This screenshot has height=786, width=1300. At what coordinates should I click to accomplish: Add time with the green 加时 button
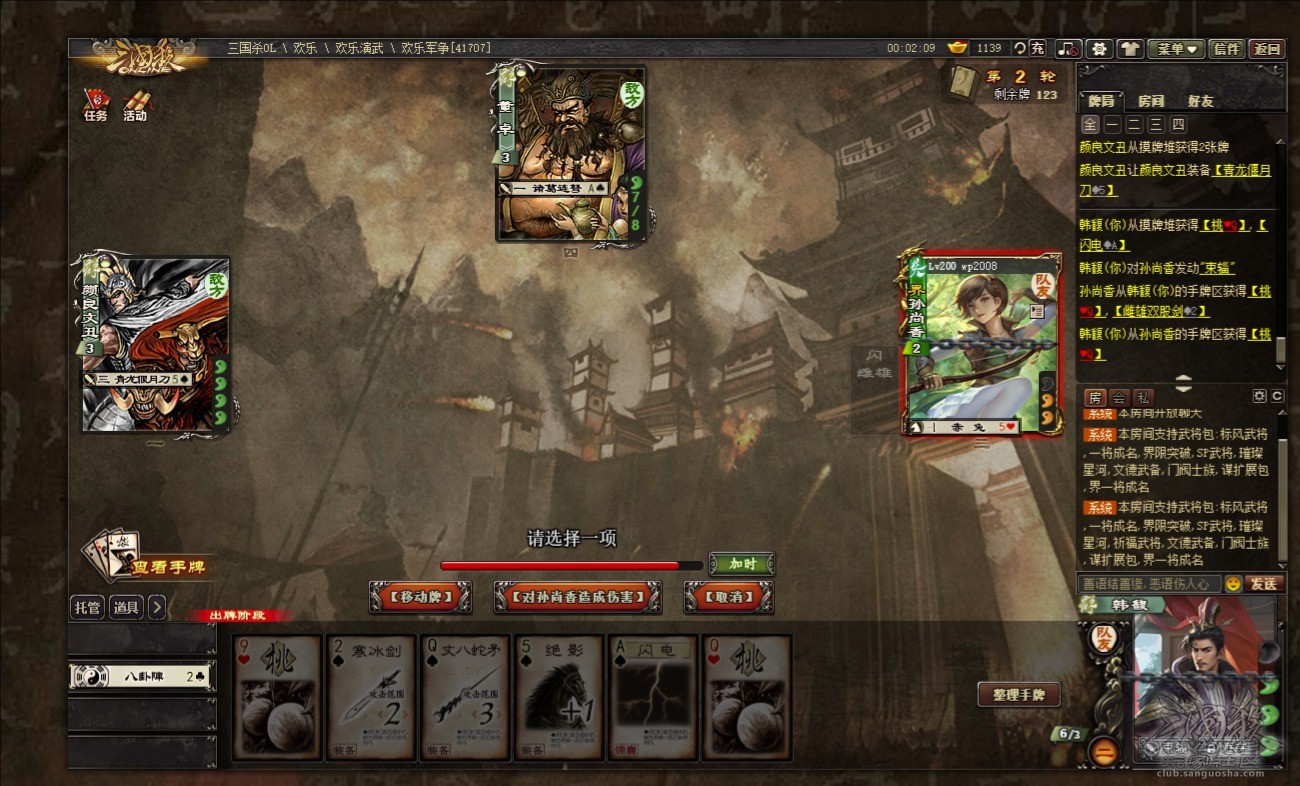[741, 564]
